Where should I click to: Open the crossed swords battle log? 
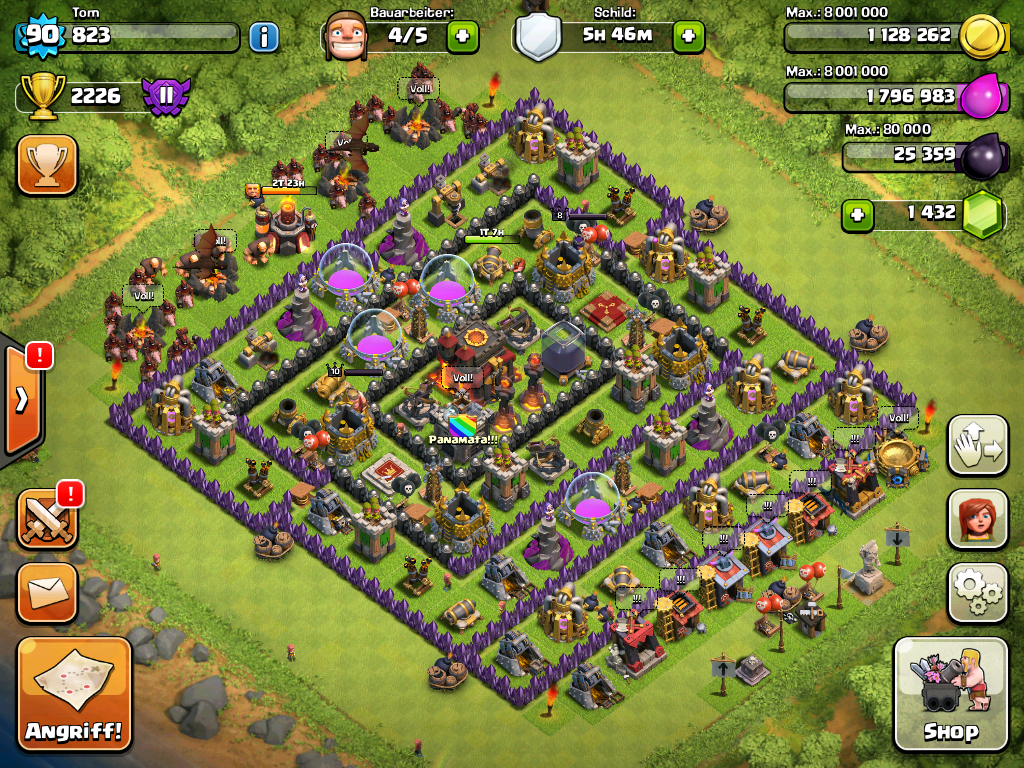click(x=47, y=518)
